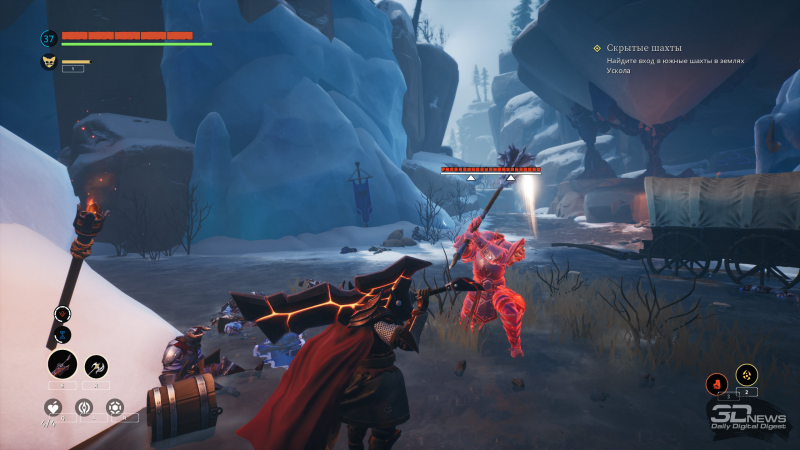Click the hourglass status icon
The image size is (800, 450).
tap(62, 332)
